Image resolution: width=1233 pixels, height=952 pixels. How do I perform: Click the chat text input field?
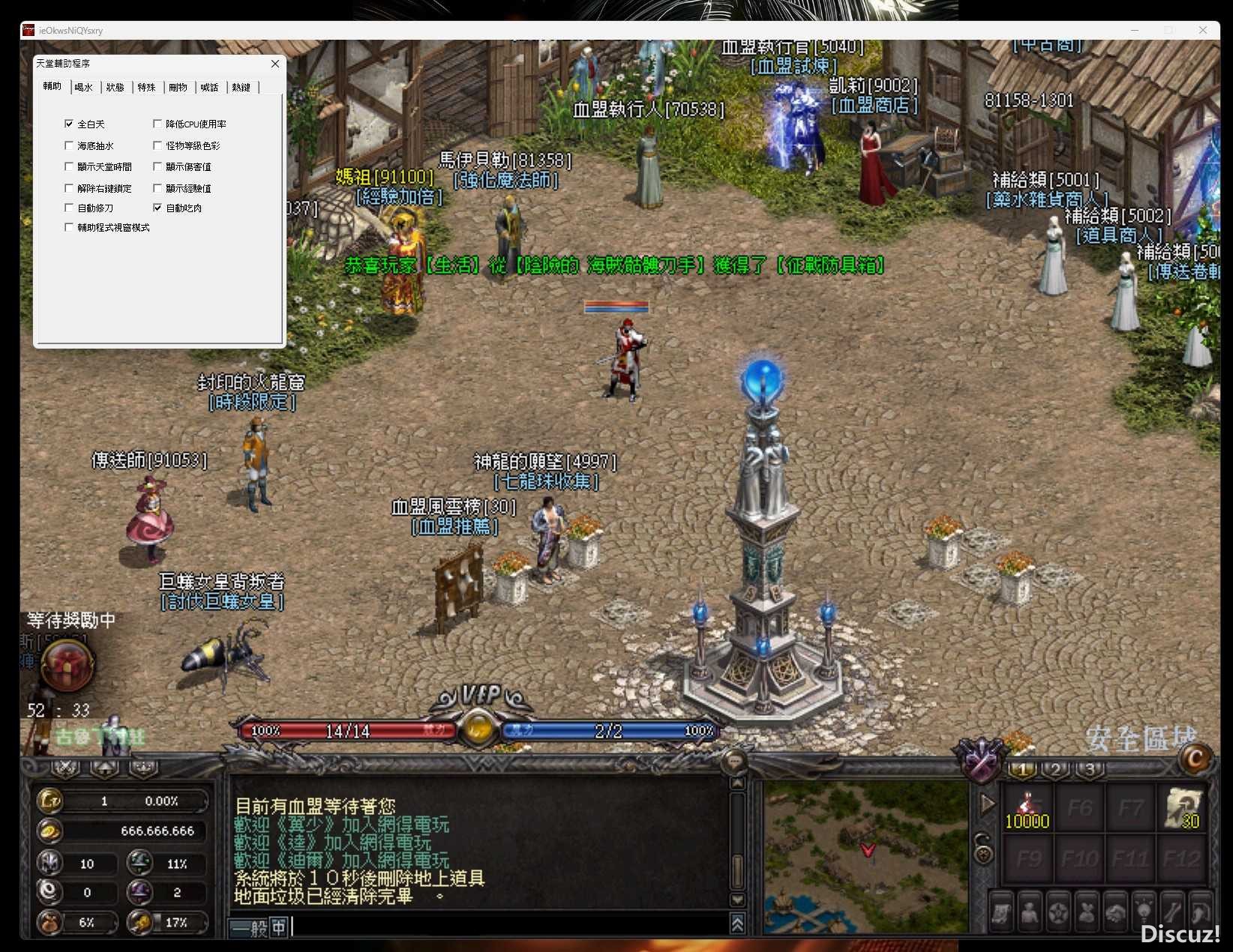pos(510,927)
